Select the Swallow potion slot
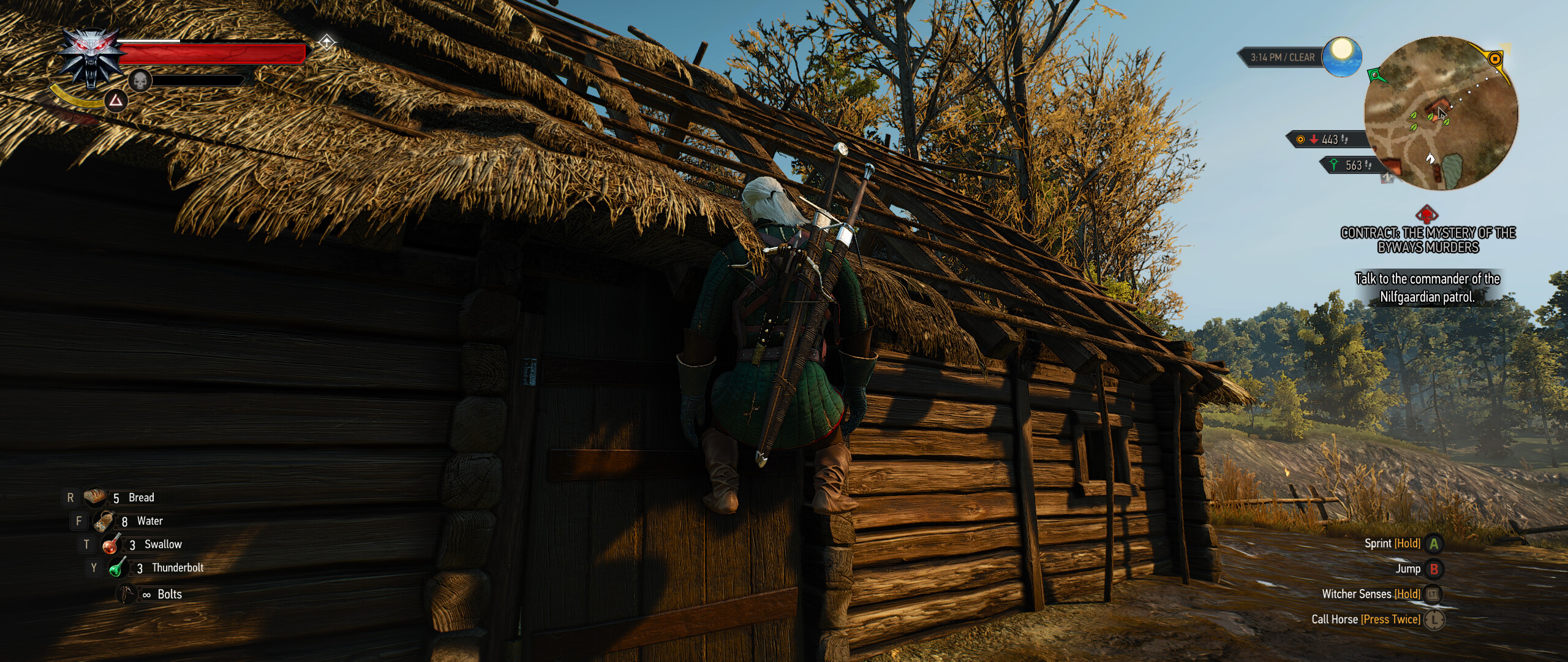Image resolution: width=1568 pixels, height=662 pixels. click(x=111, y=544)
